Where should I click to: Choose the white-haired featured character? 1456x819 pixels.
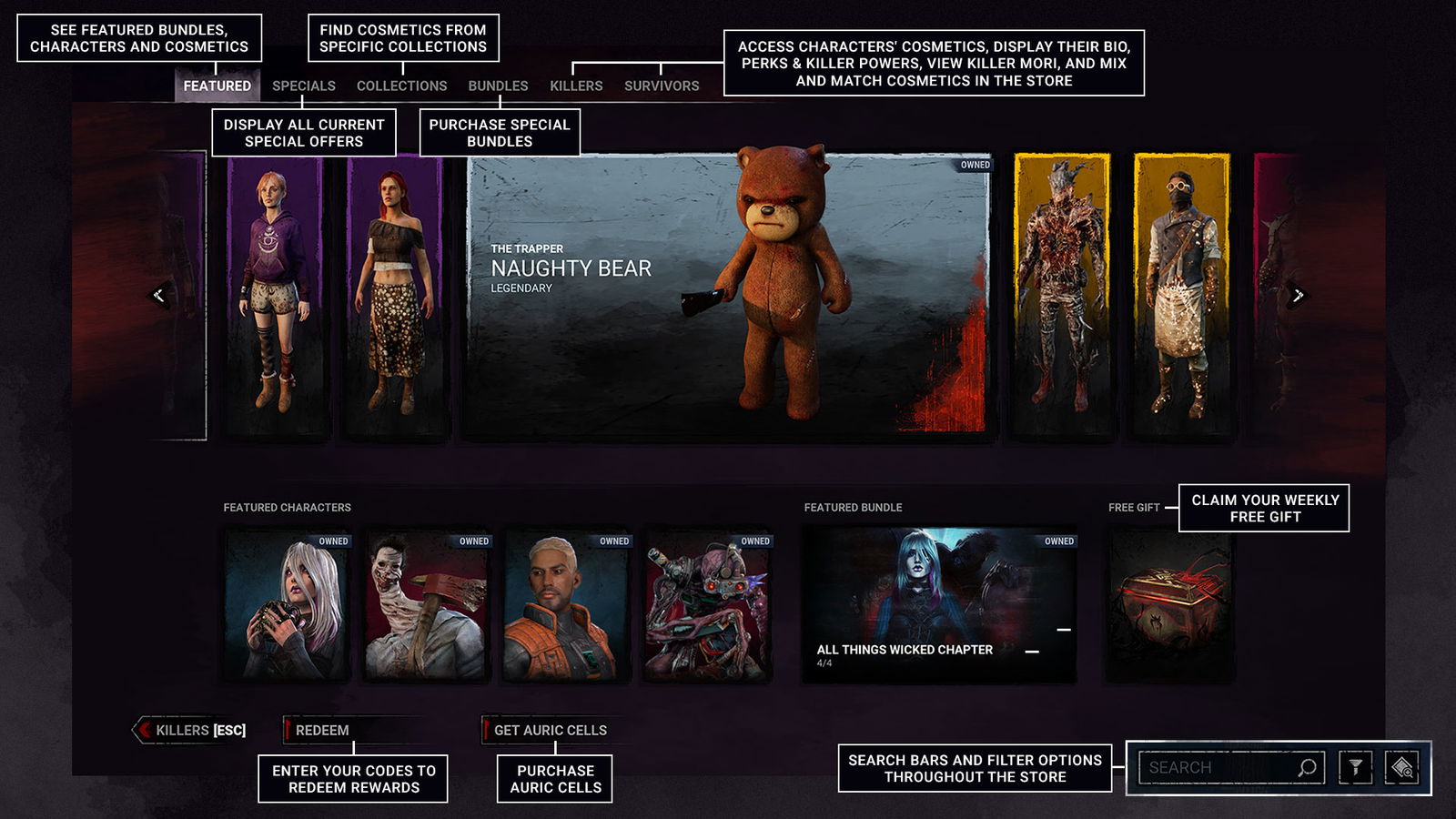point(287,607)
